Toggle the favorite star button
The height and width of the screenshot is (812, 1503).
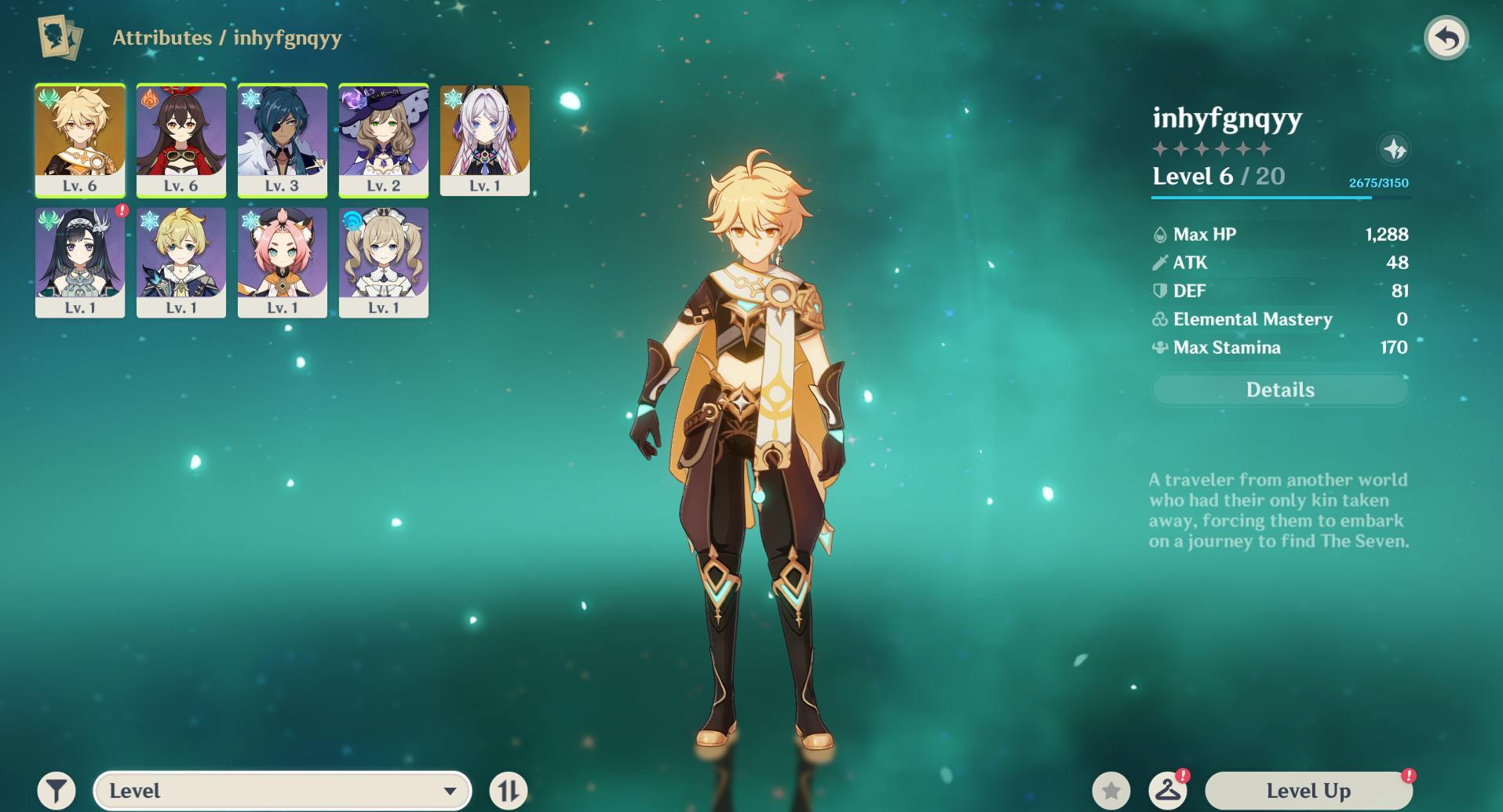(x=1111, y=791)
